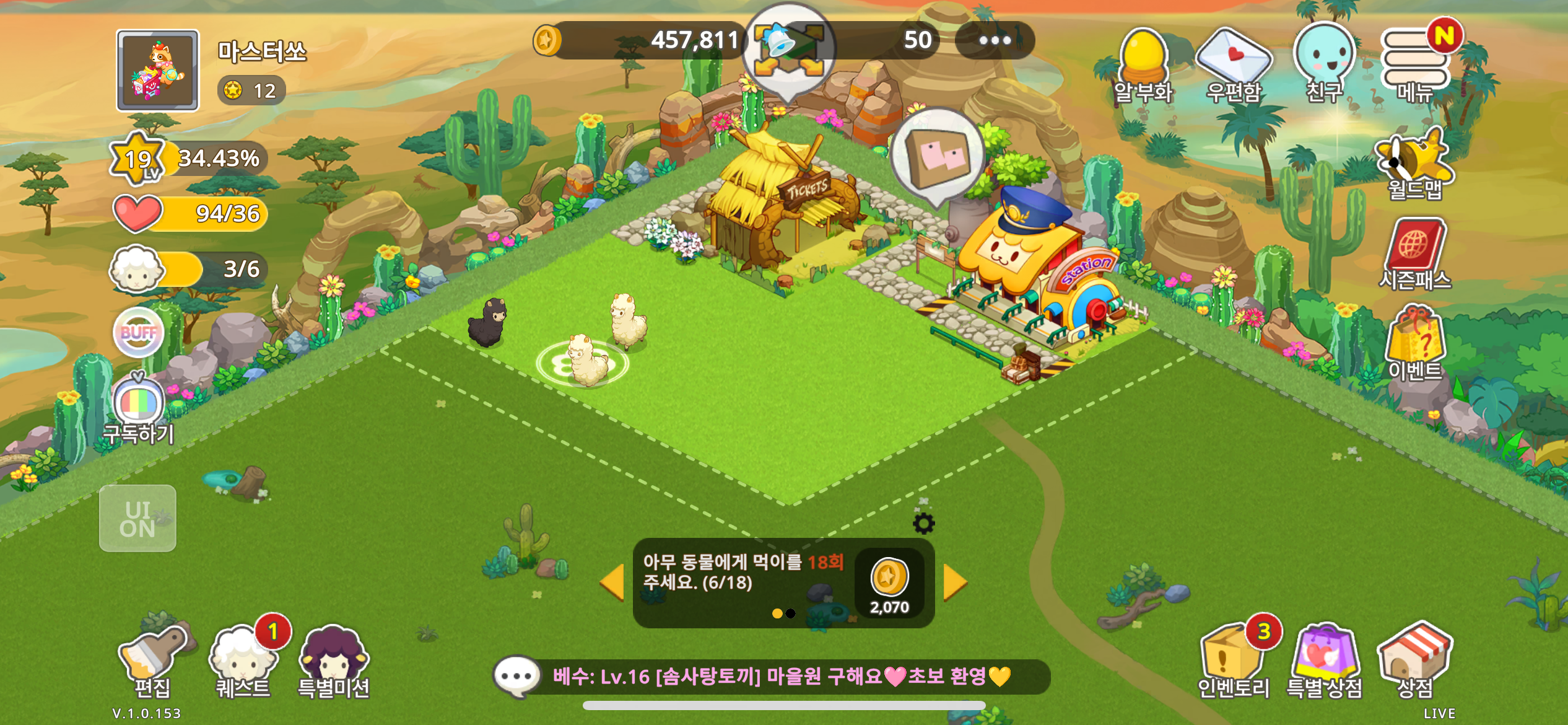This screenshot has height=725, width=1568.
Task: Open the 편집 edit mode
Action: pyautogui.click(x=152, y=661)
